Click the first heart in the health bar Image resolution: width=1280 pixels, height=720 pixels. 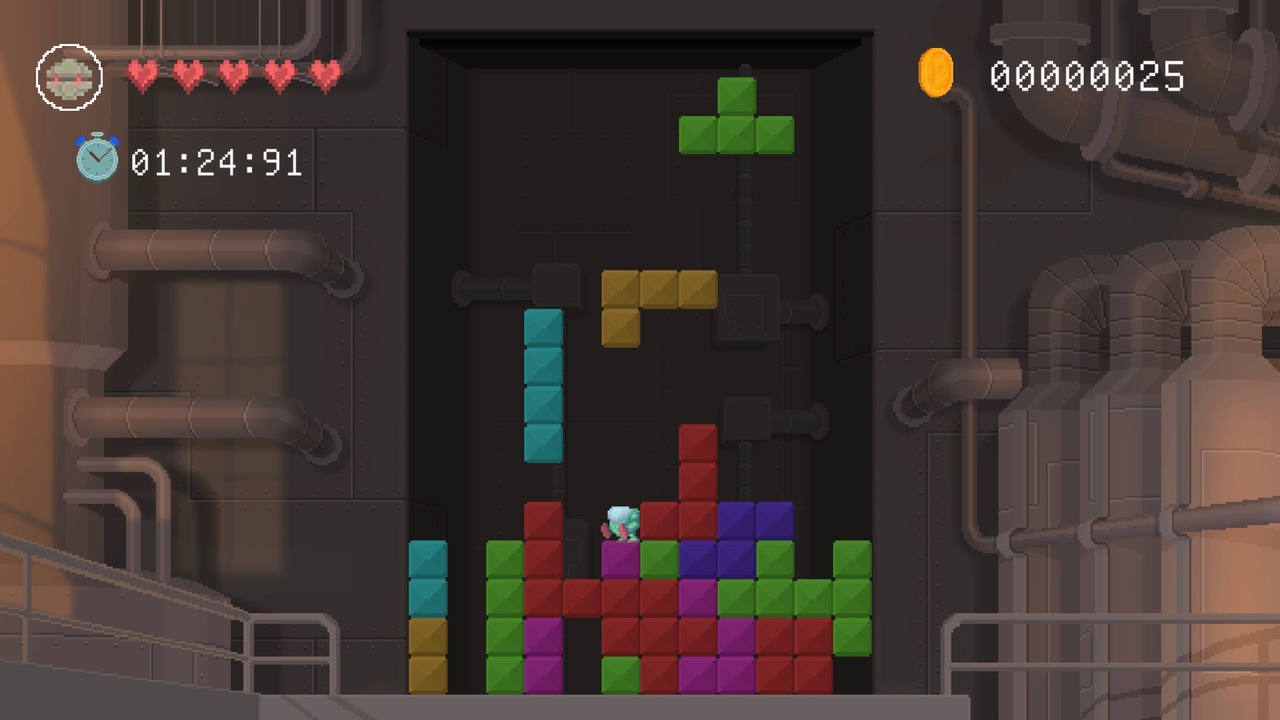(143, 74)
